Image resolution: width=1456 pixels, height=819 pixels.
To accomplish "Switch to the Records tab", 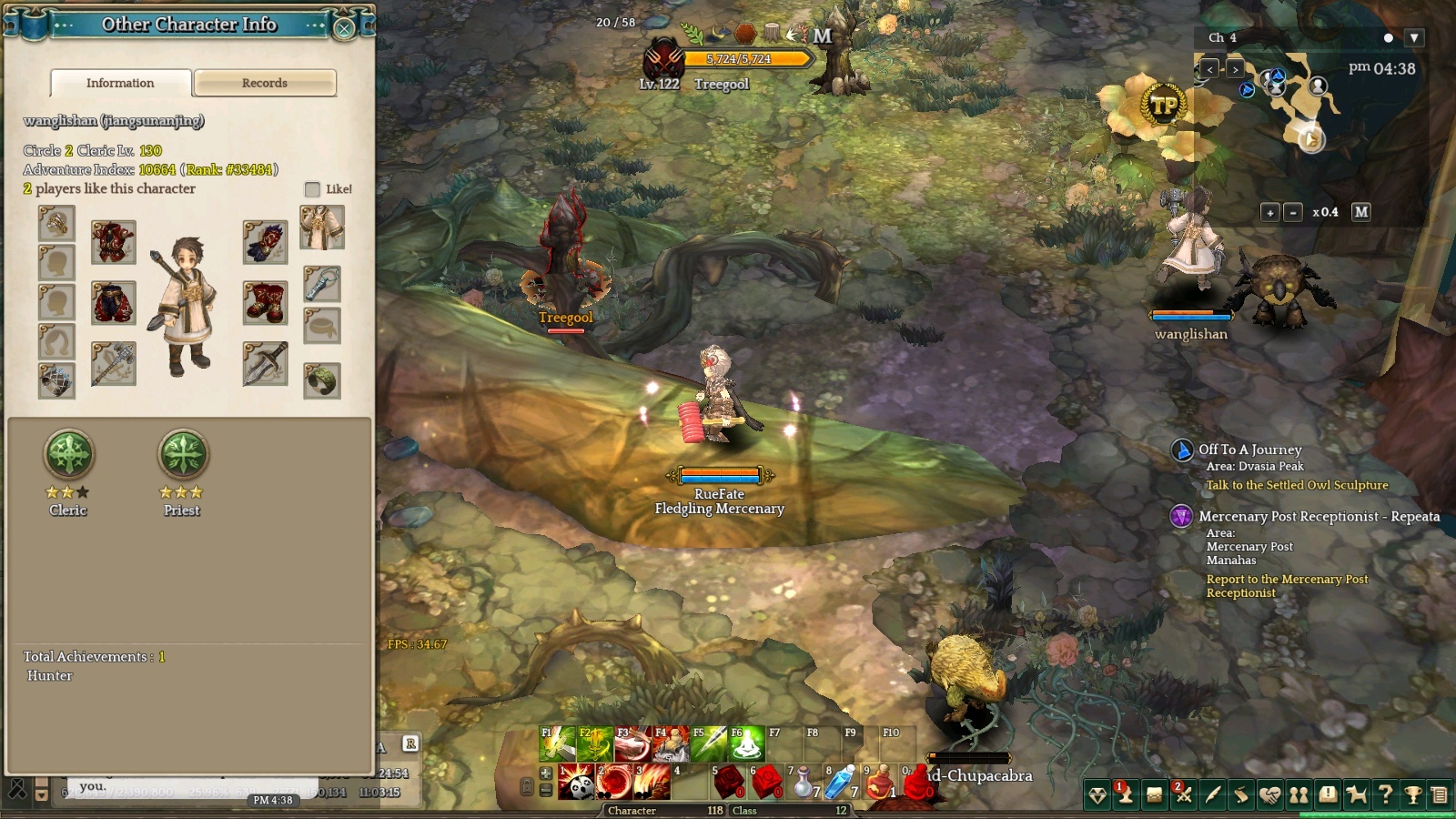I will click(265, 83).
